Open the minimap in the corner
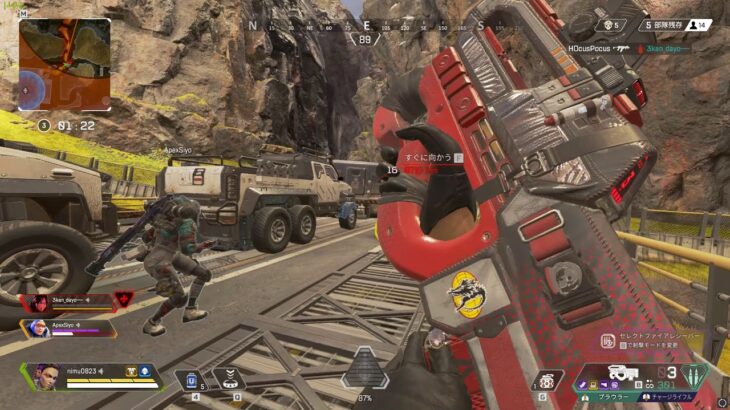Viewport: 730px width, 410px height. click(65, 63)
